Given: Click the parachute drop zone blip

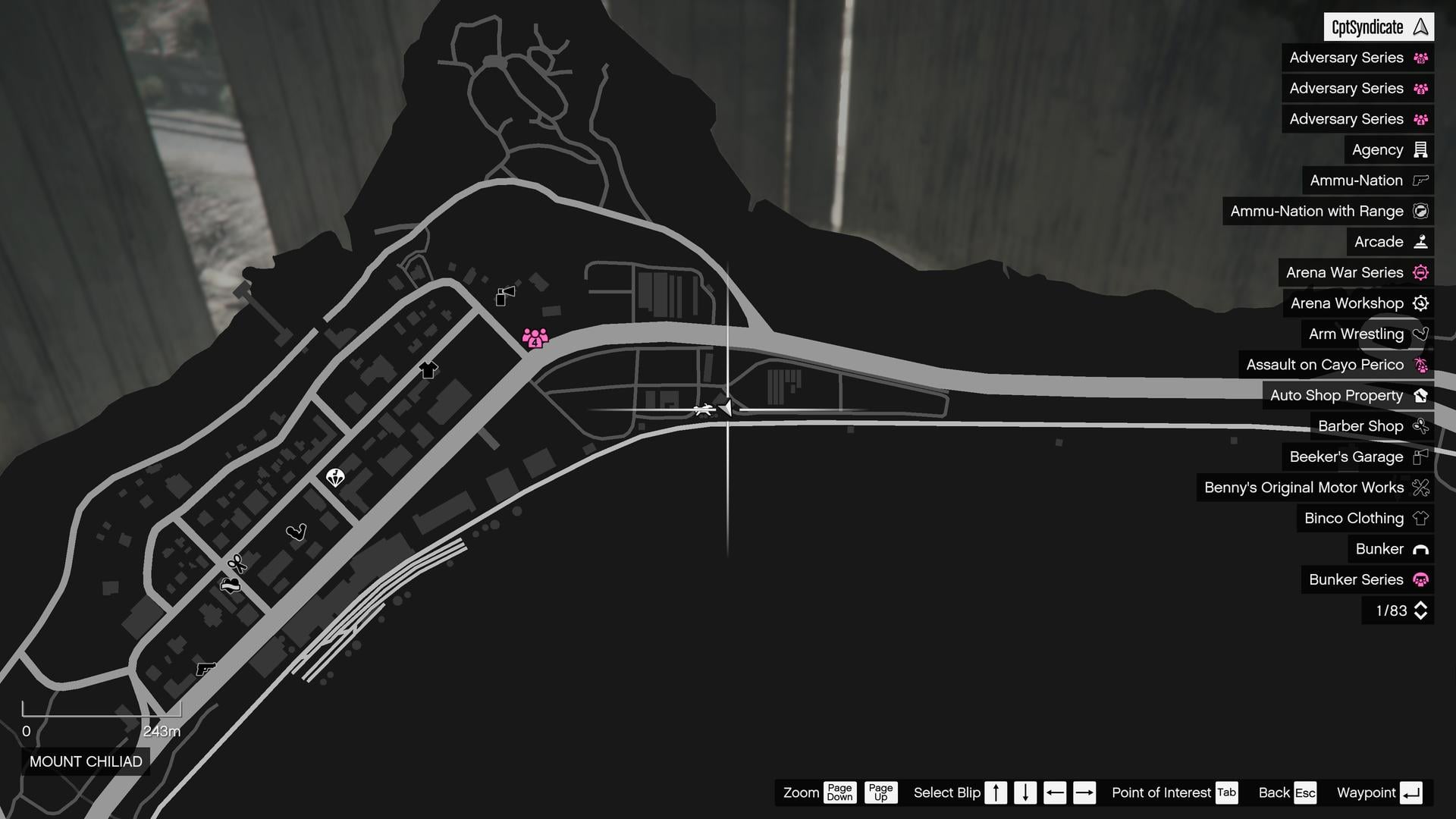Looking at the screenshot, I should tap(336, 476).
